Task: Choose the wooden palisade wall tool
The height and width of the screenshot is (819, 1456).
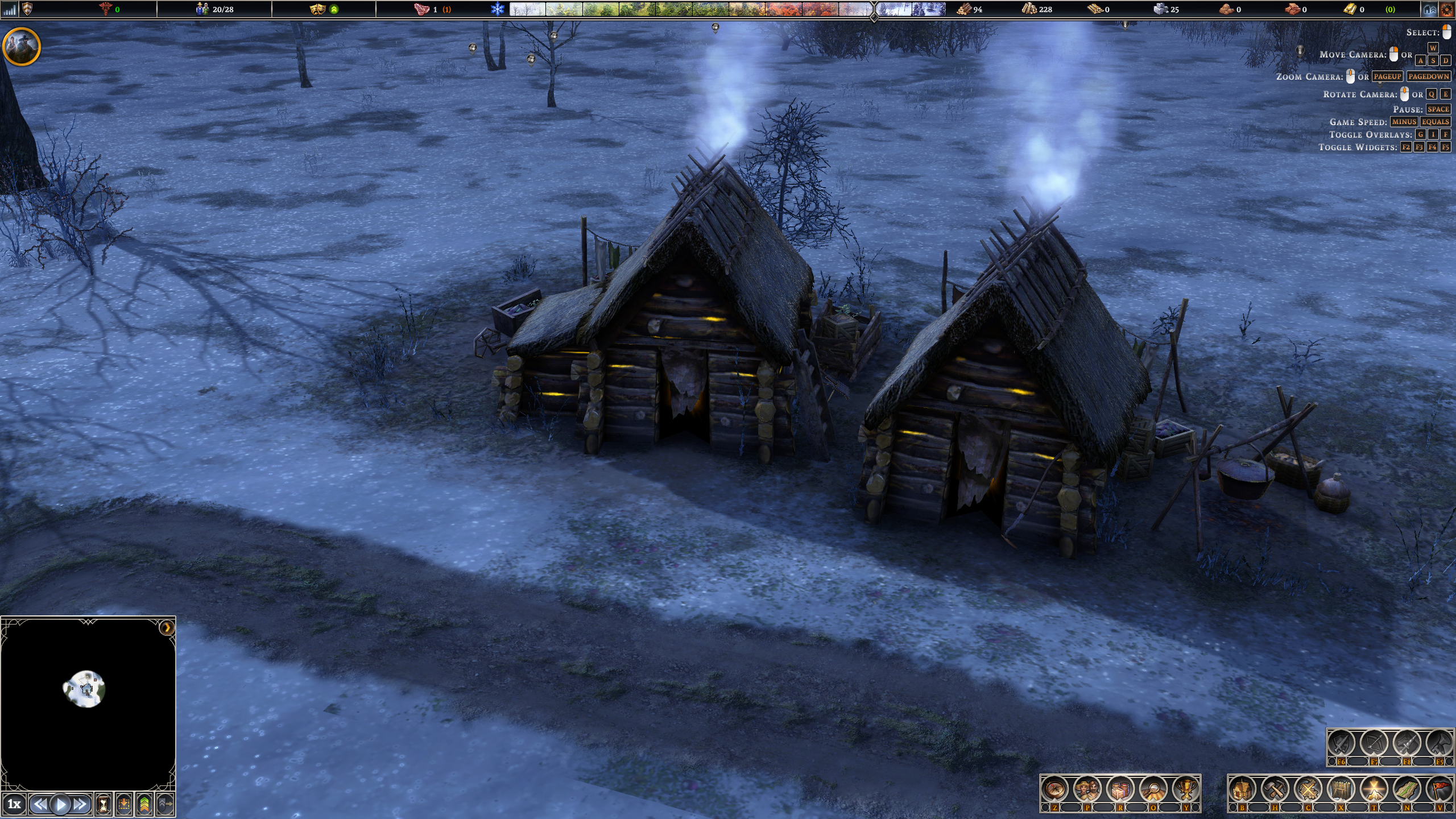Action: (x=1341, y=789)
